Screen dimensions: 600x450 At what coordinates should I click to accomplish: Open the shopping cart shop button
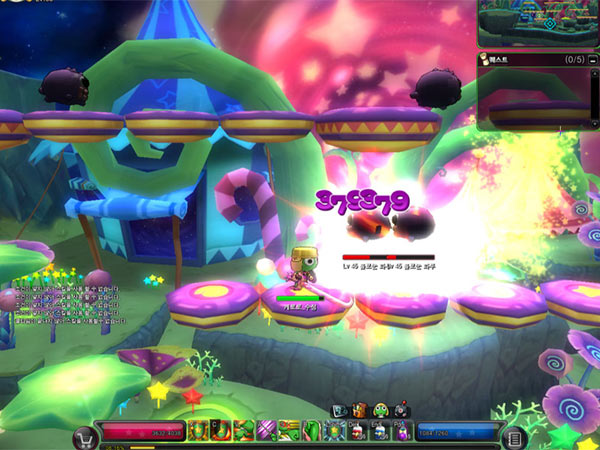pos(84,439)
